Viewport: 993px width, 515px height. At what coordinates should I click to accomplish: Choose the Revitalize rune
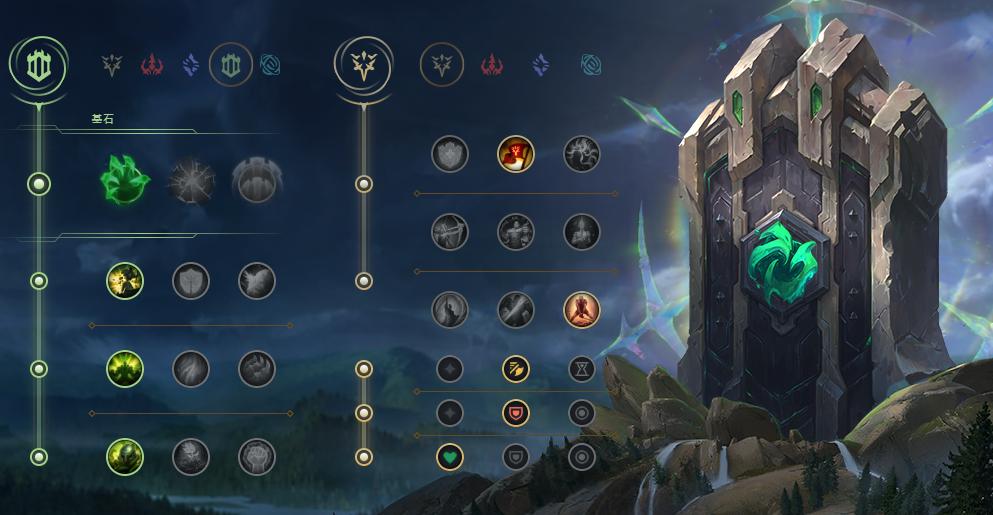(x=190, y=457)
